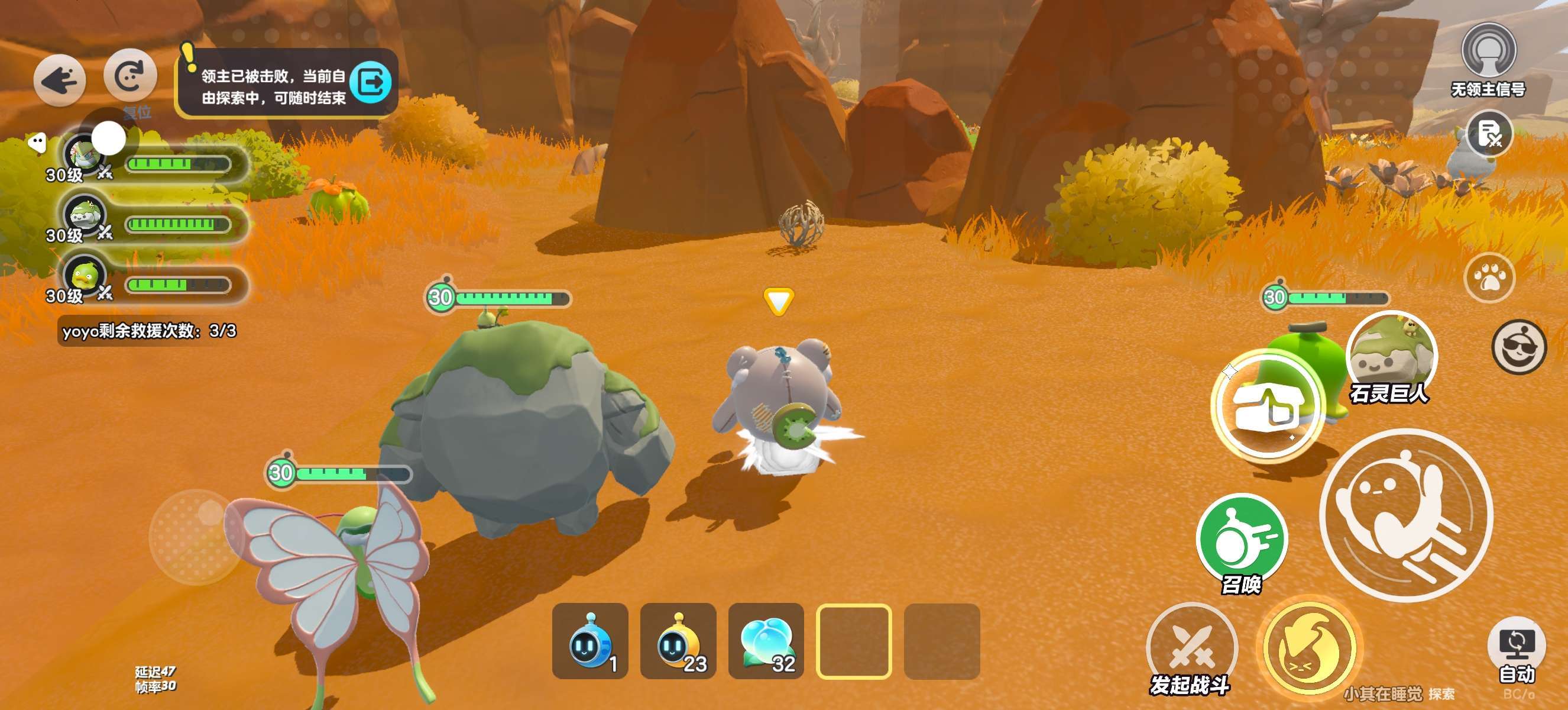Toggle the 自动 auto mode button
This screenshot has height=710, width=1568.
tap(1516, 646)
